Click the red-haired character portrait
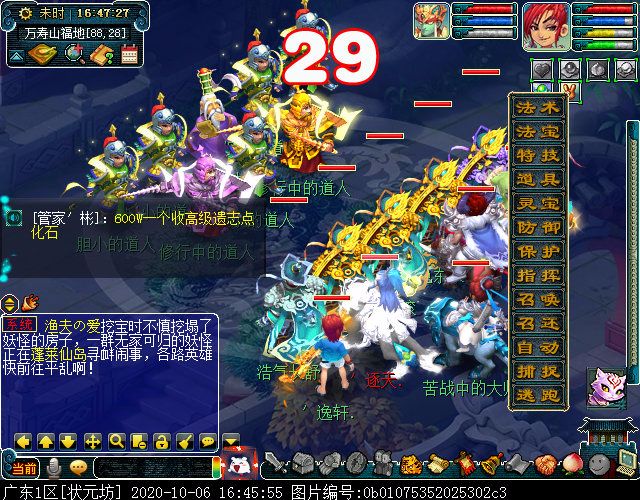The width and height of the screenshot is (640, 500). pyautogui.click(x=545, y=27)
